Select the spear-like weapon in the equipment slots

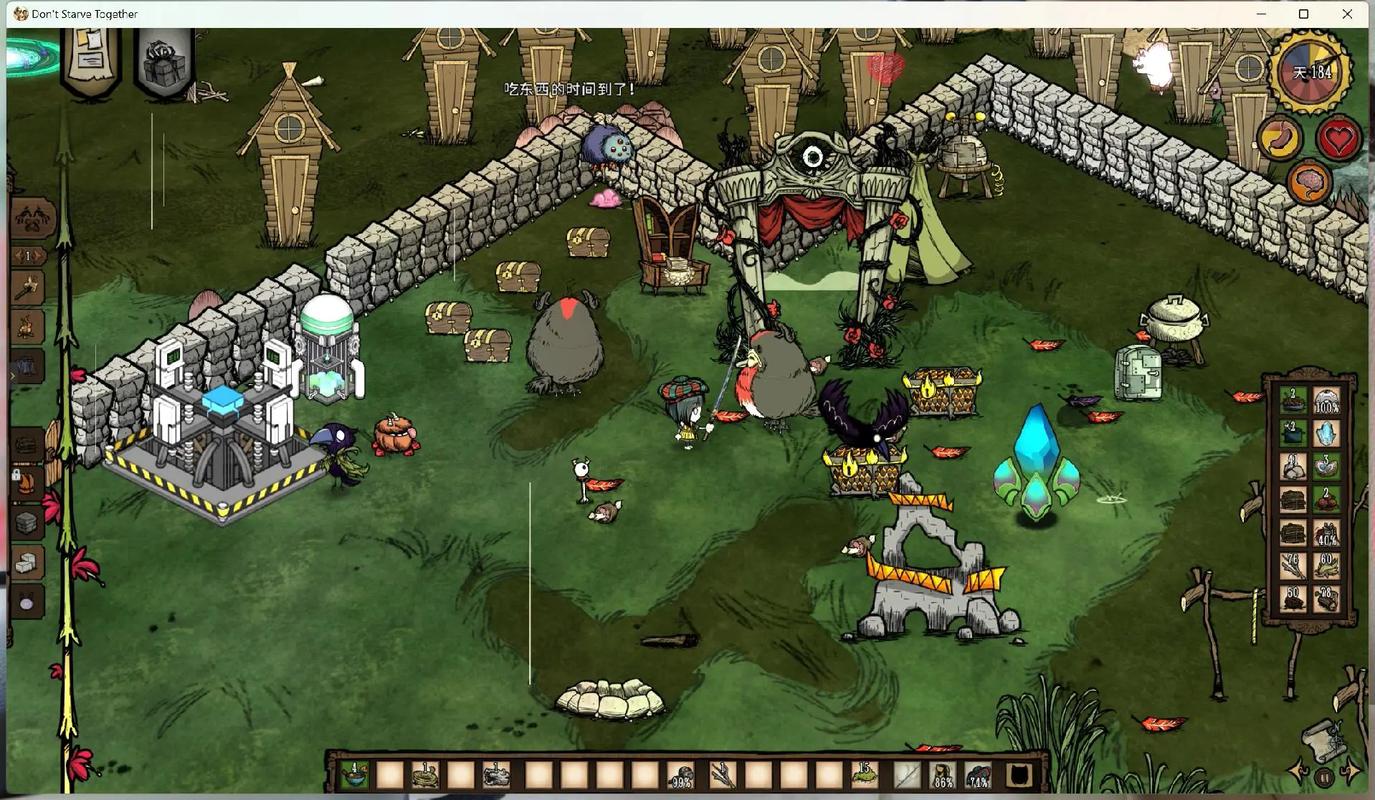pyautogui.click(x=906, y=774)
